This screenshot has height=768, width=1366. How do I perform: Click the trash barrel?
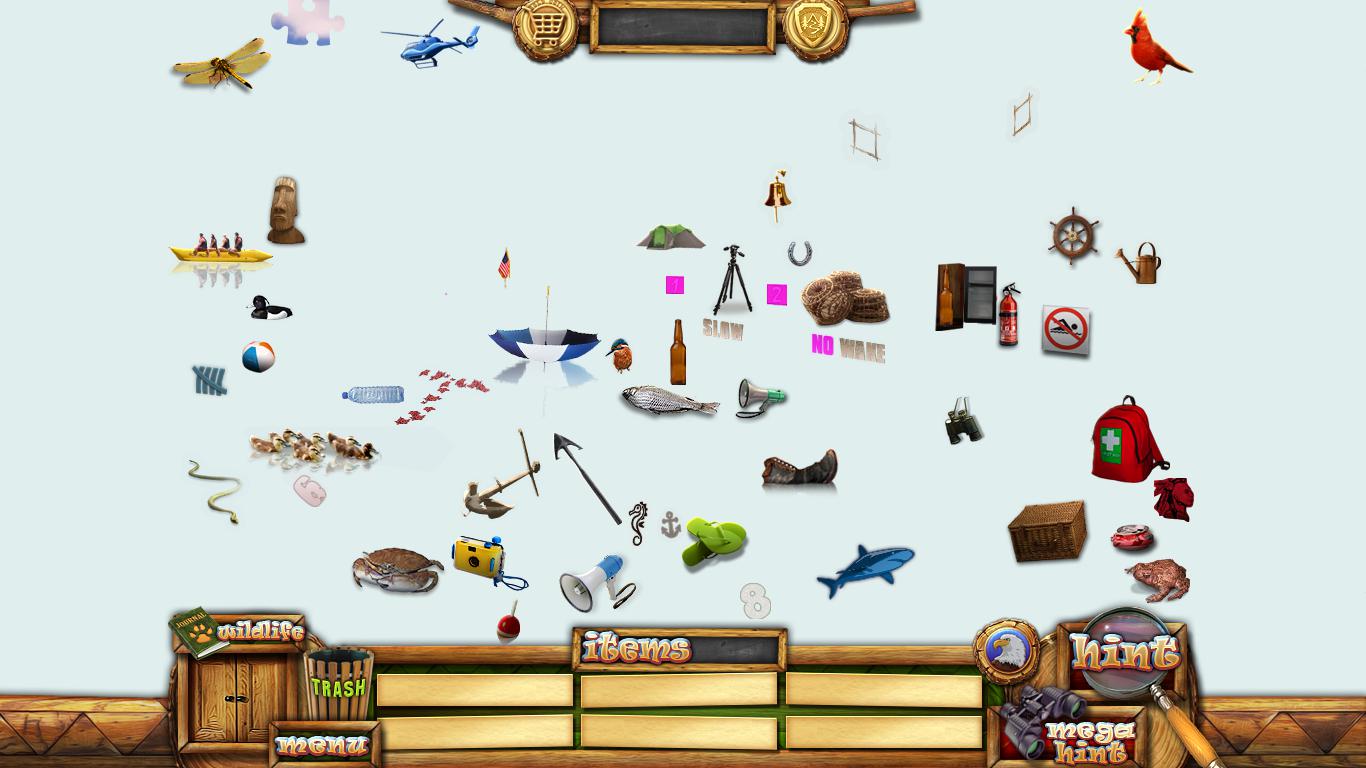pyautogui.click(x=338, y=684)
